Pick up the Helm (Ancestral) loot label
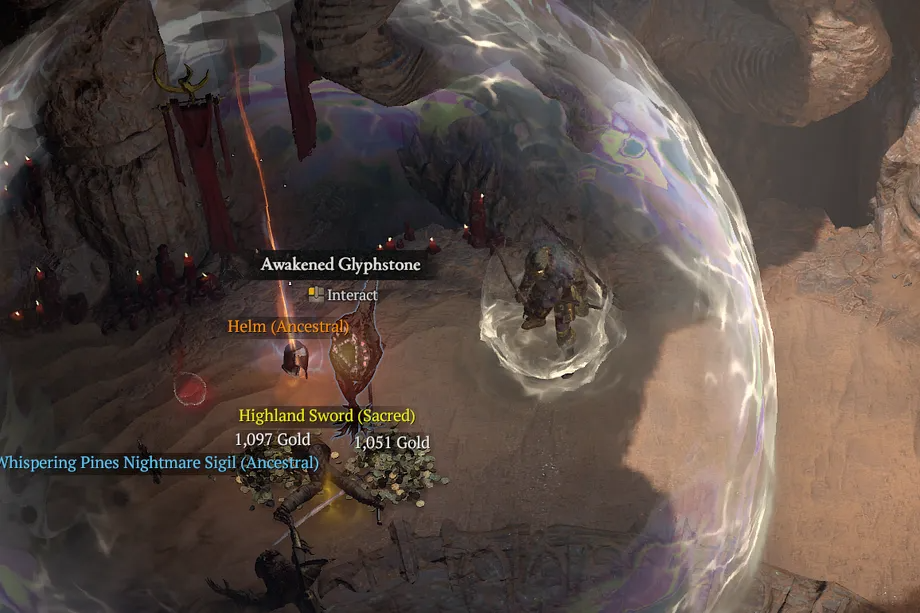This screenshot has height=613, width=920. pyautogui.click(x=287, y=326)
